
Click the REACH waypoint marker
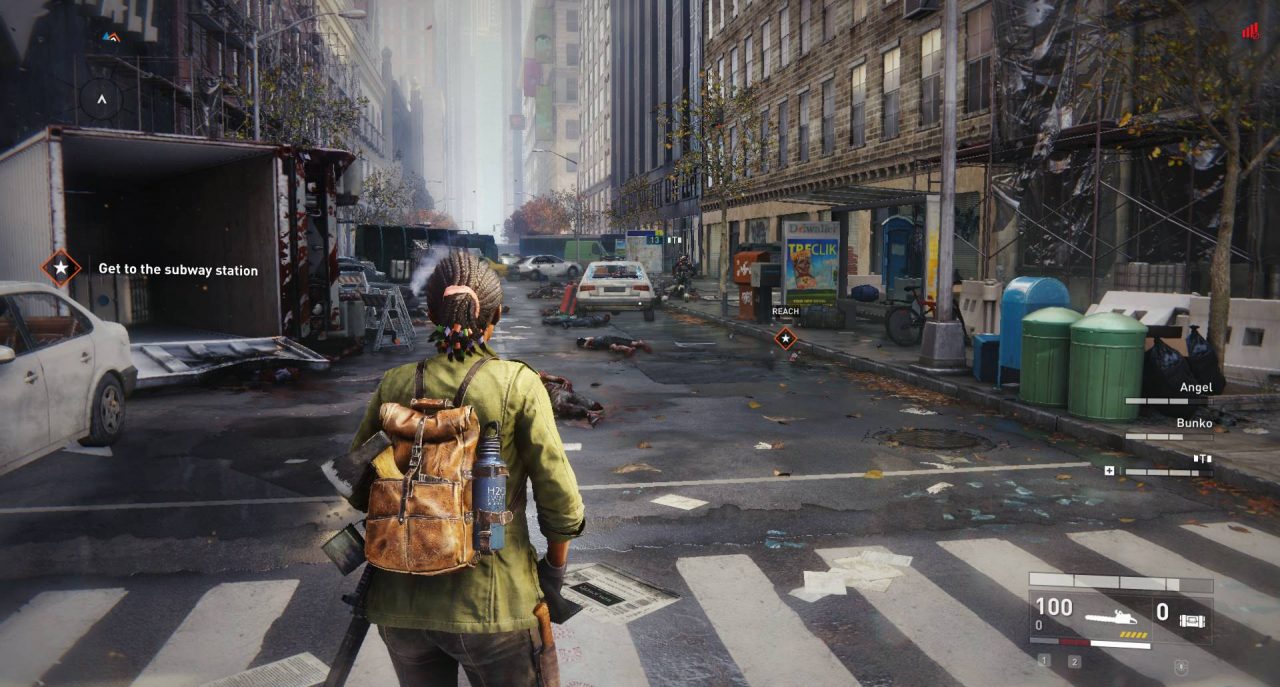(786, 338)
